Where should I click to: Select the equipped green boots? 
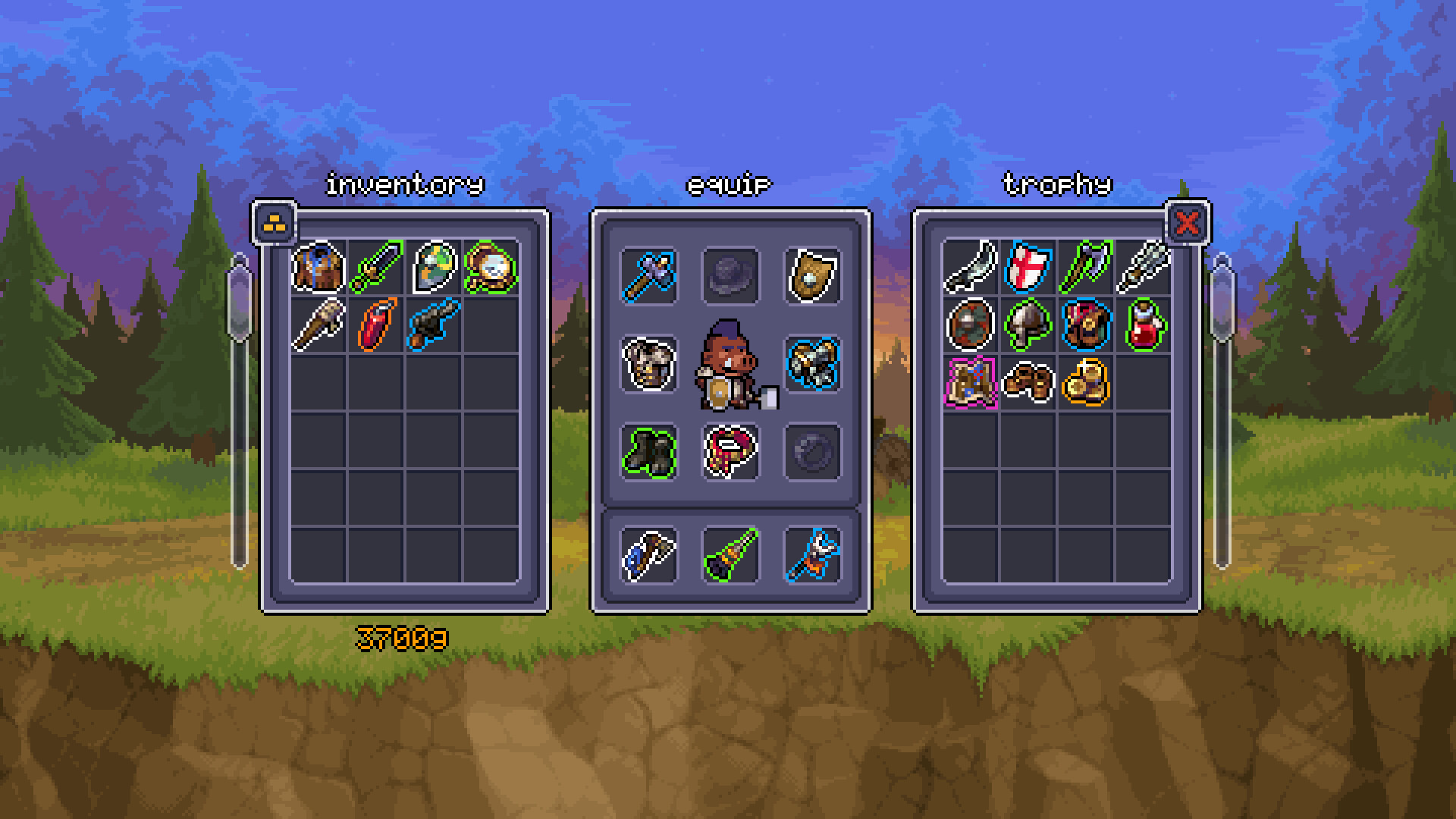click(x=648, y=453)
